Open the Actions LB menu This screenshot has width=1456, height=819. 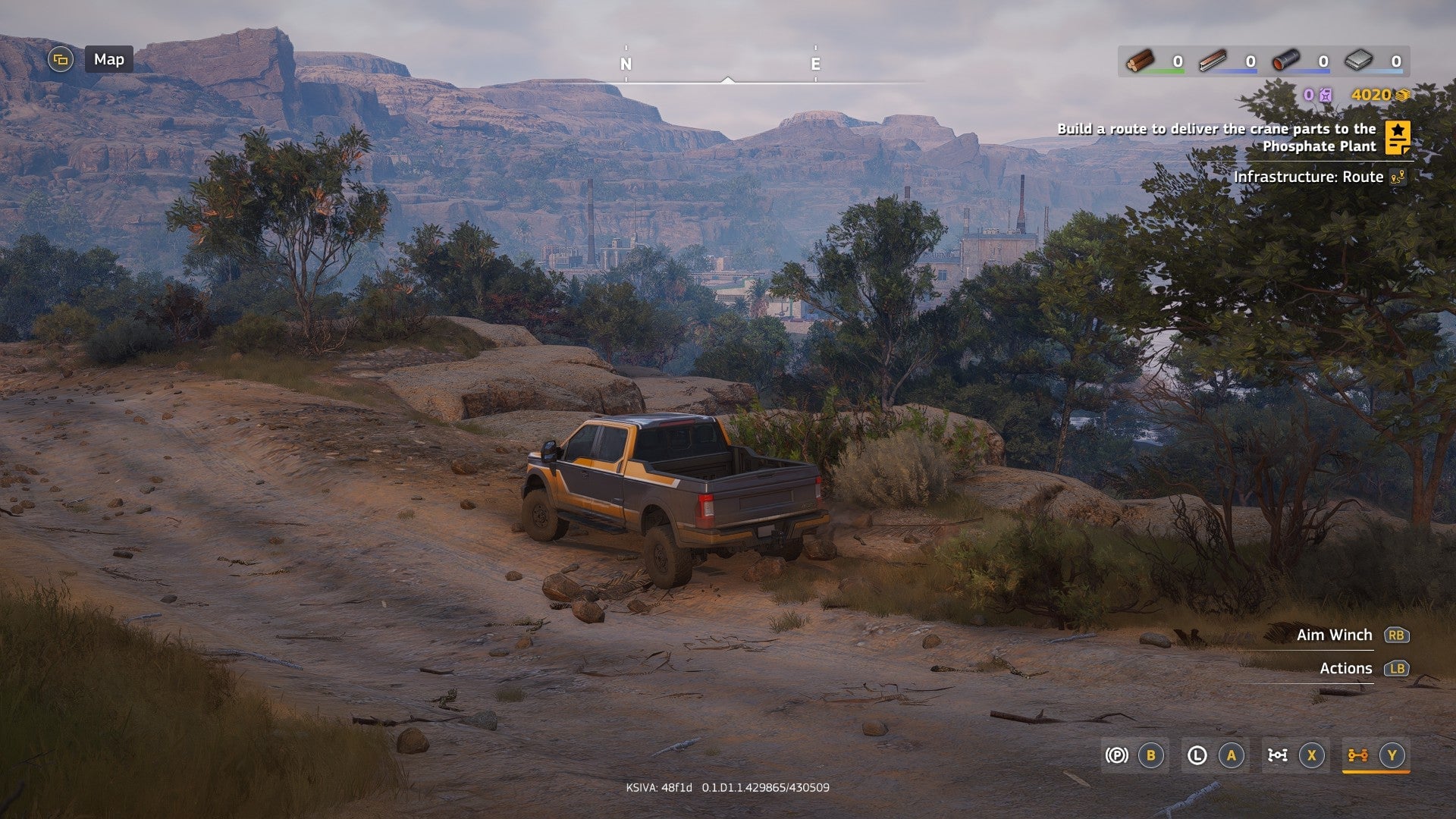(x=1398, y=668)
